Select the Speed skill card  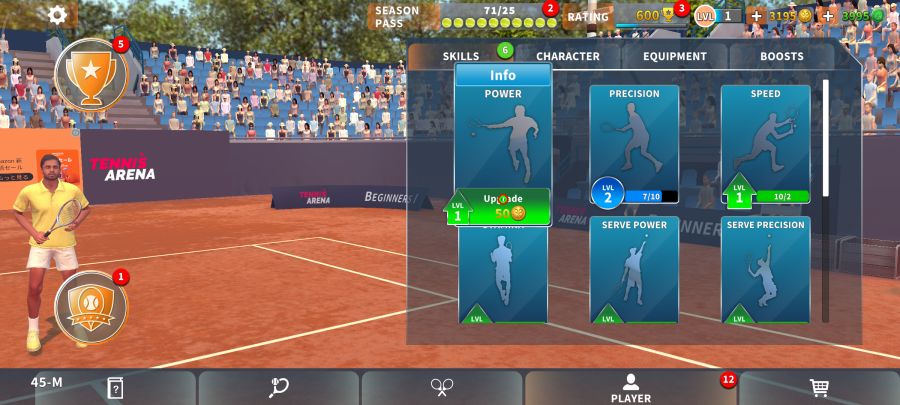[765, 140]
